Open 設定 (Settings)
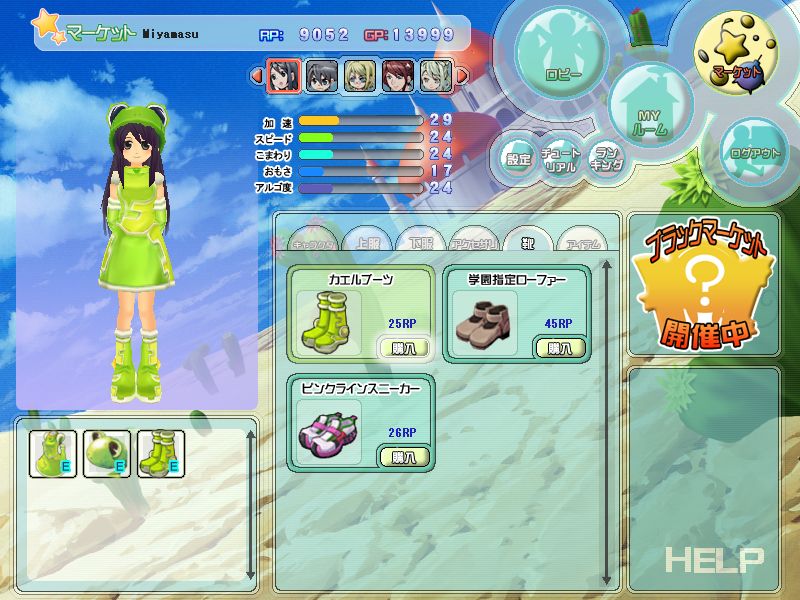 pos(518,158)
